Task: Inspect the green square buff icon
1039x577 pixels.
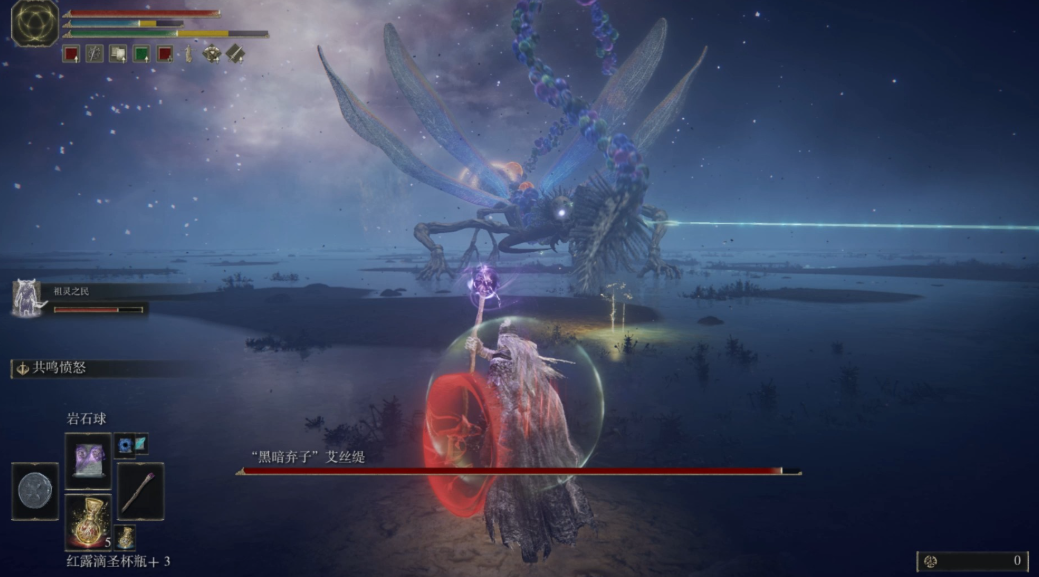Action: 141,54
